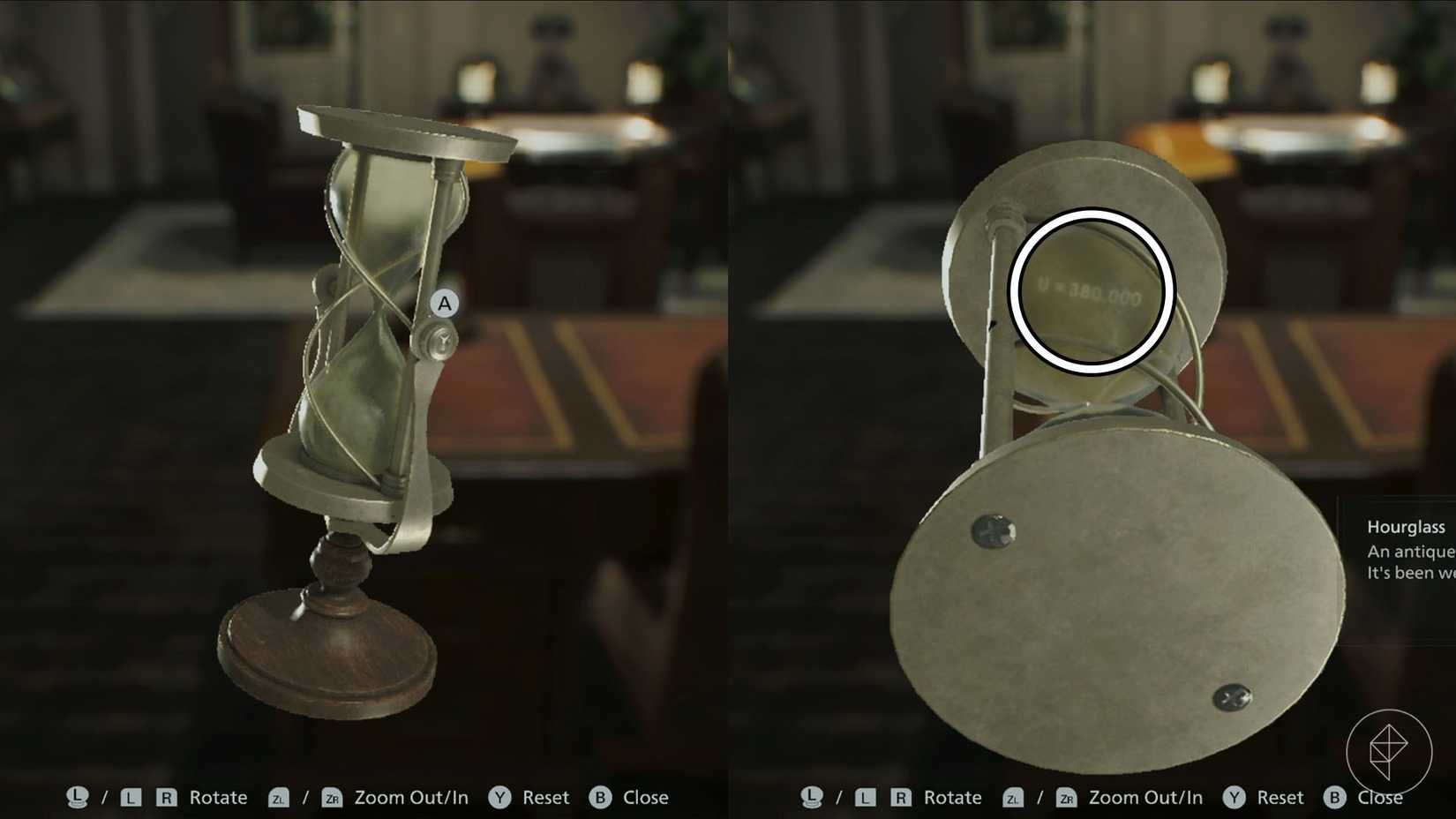
Task: Click the Rotate label in the control bar
Action: click(217, 797)
